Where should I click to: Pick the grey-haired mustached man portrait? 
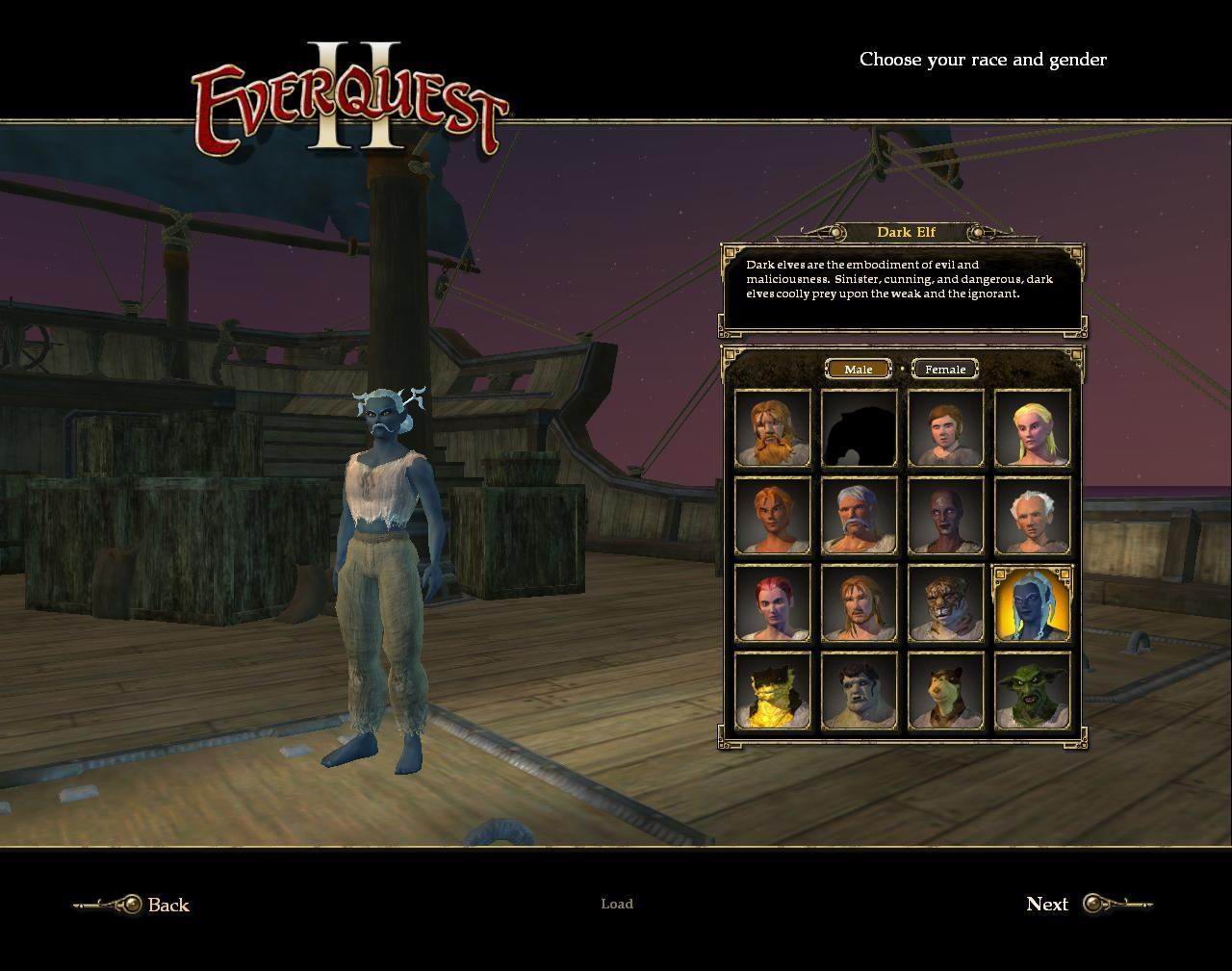[x=860, y=516]
